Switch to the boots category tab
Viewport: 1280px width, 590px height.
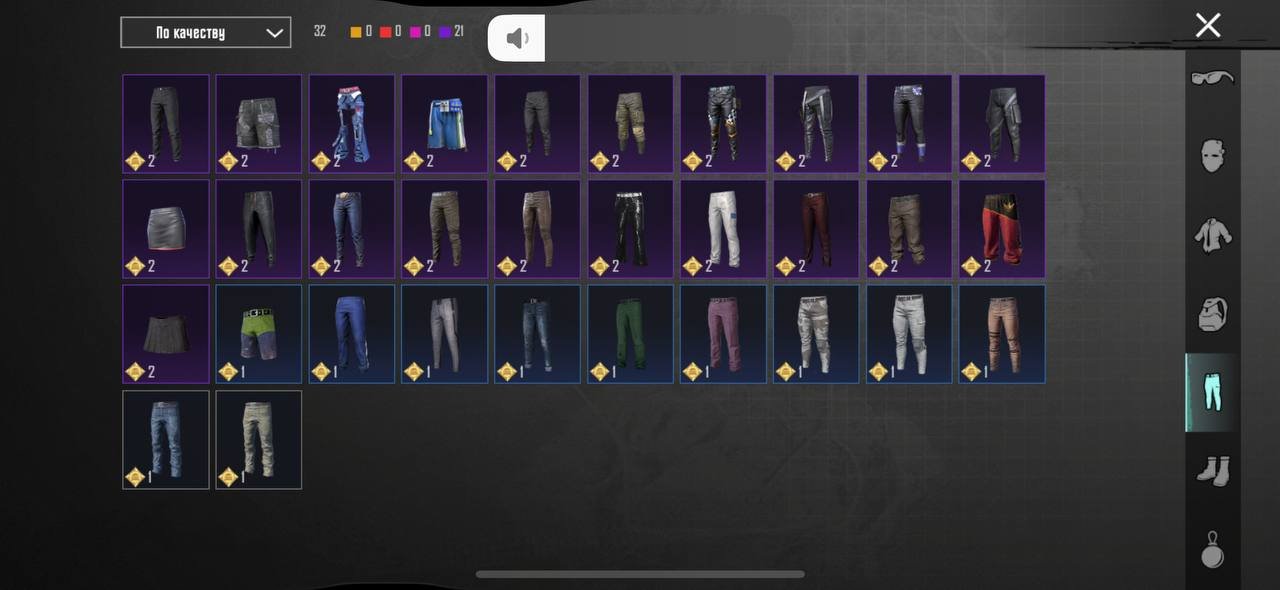[1212, 471]
